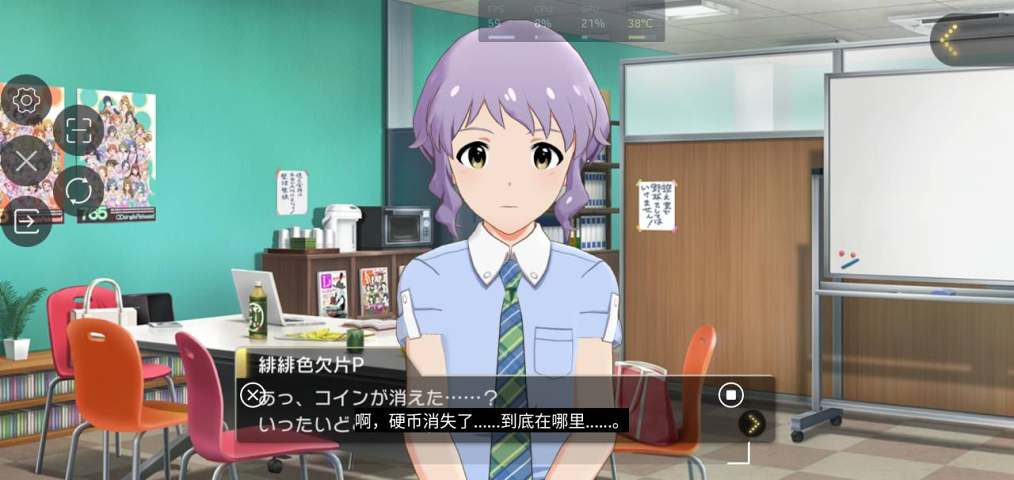Open the gear settings overlay button
The height and width of the screenshot is (480, 1014).
(26, 100)
